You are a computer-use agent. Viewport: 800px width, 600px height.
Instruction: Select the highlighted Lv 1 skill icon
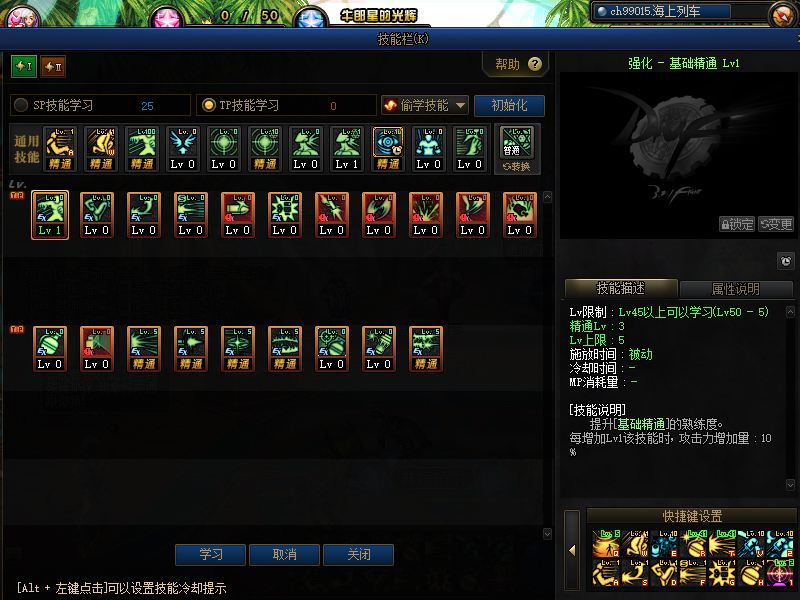pyautogui.click(x=50, y=215)
